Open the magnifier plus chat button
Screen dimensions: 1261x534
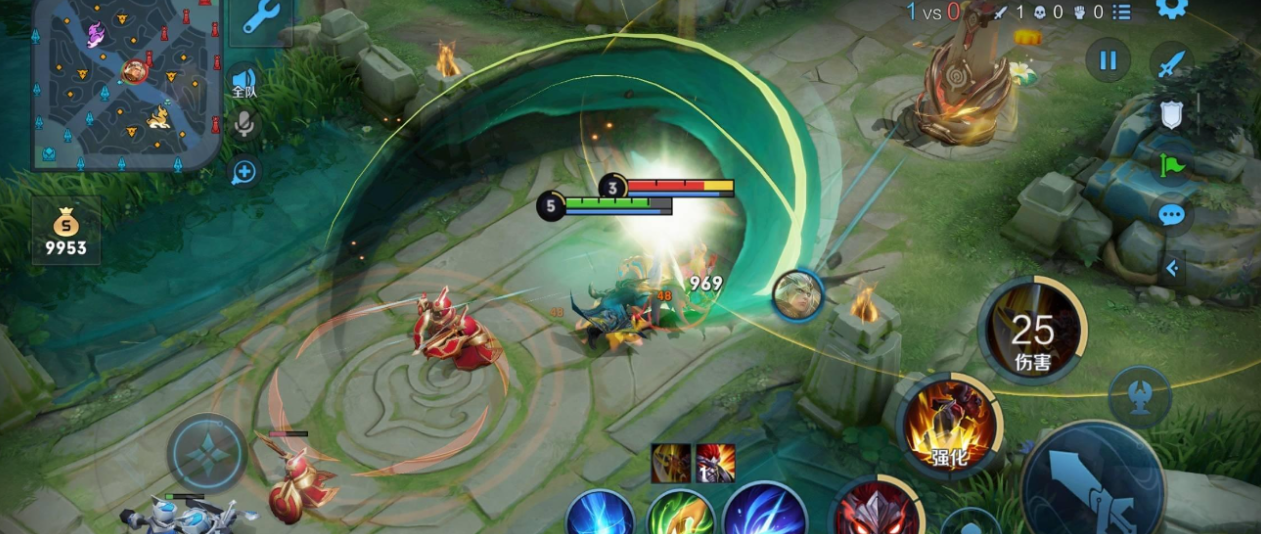[244, 172]
